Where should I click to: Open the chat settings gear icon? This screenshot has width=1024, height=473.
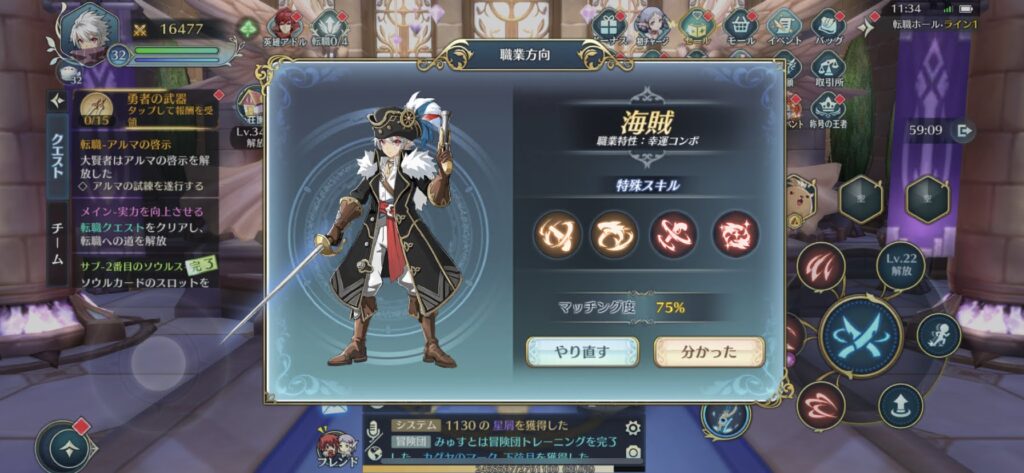pyautogui.click(x=632, y=428)
